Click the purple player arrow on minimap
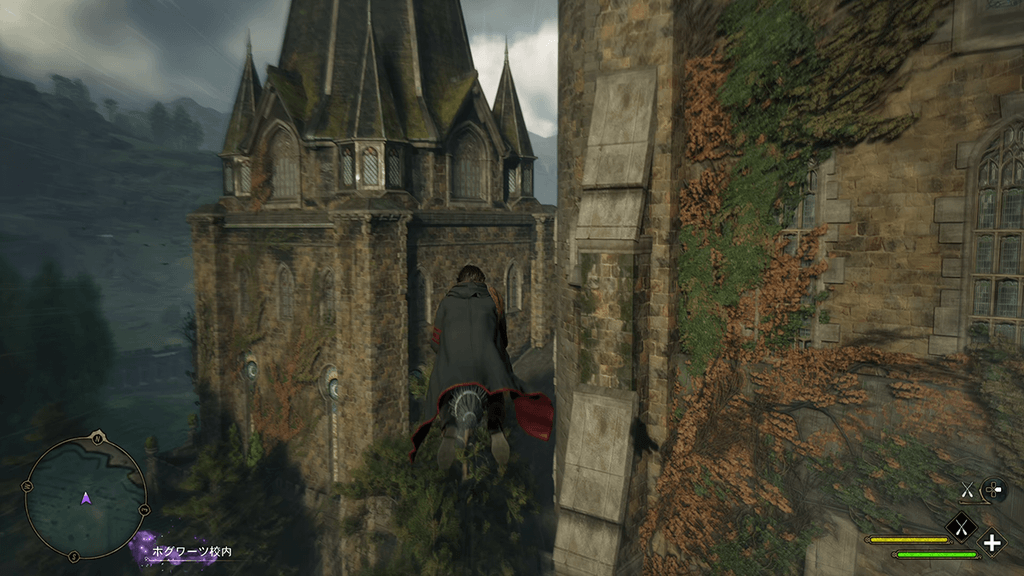This screenshot has height=576, width=1024. (x=86, y=497)
